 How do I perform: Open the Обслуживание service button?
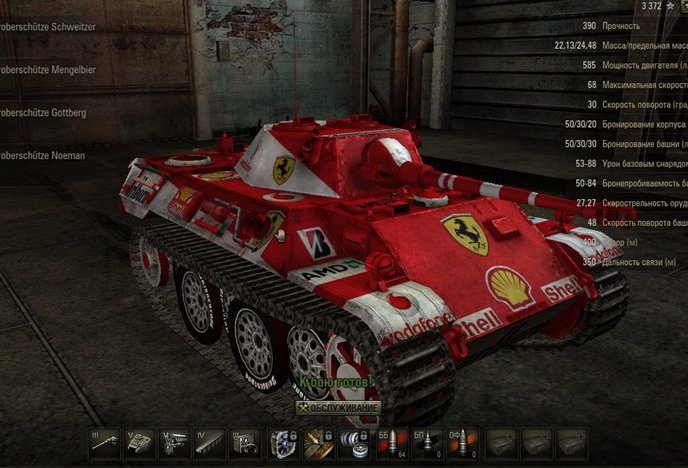click(338, 409)
